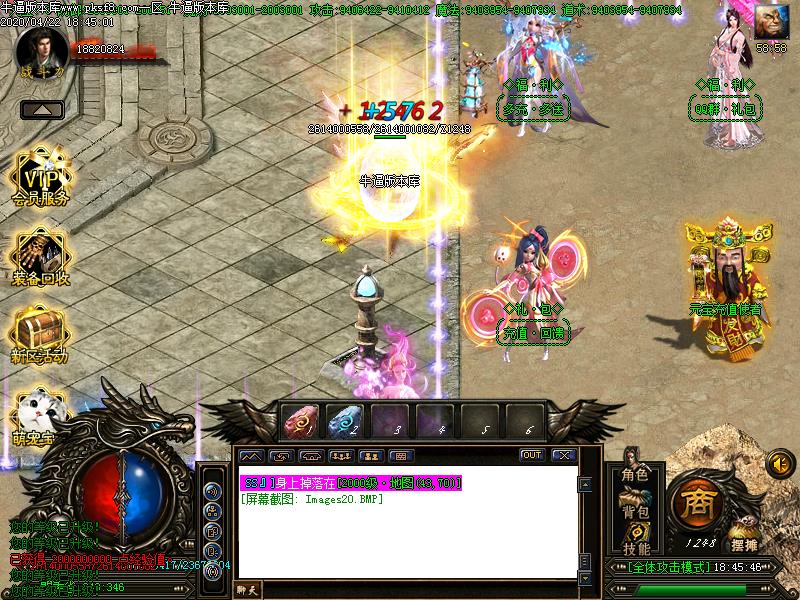800x600 pixels.
Task: Click the avatar icon in top-right corner
Action: [771, 22]
